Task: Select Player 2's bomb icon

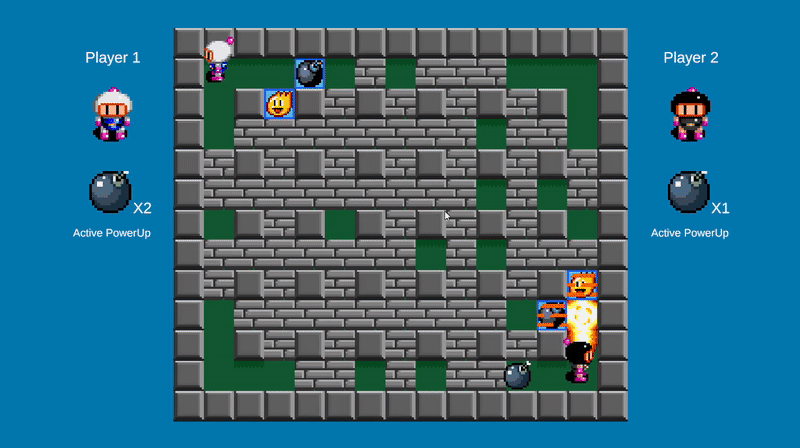Action: click(689, 192)
